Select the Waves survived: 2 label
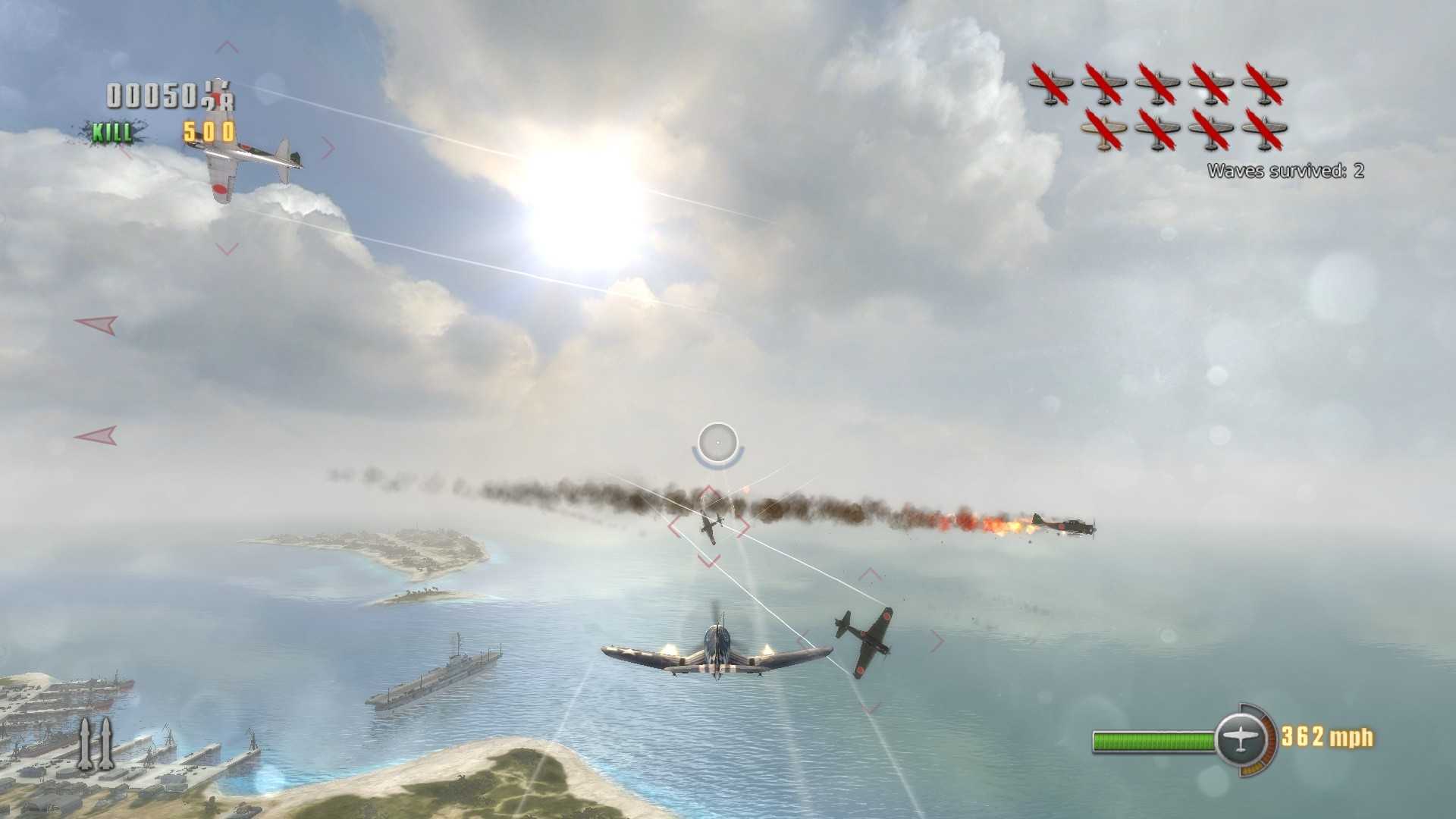Screen dimensions: 1456x819 pyautogui.click(x=1285, y=171)
